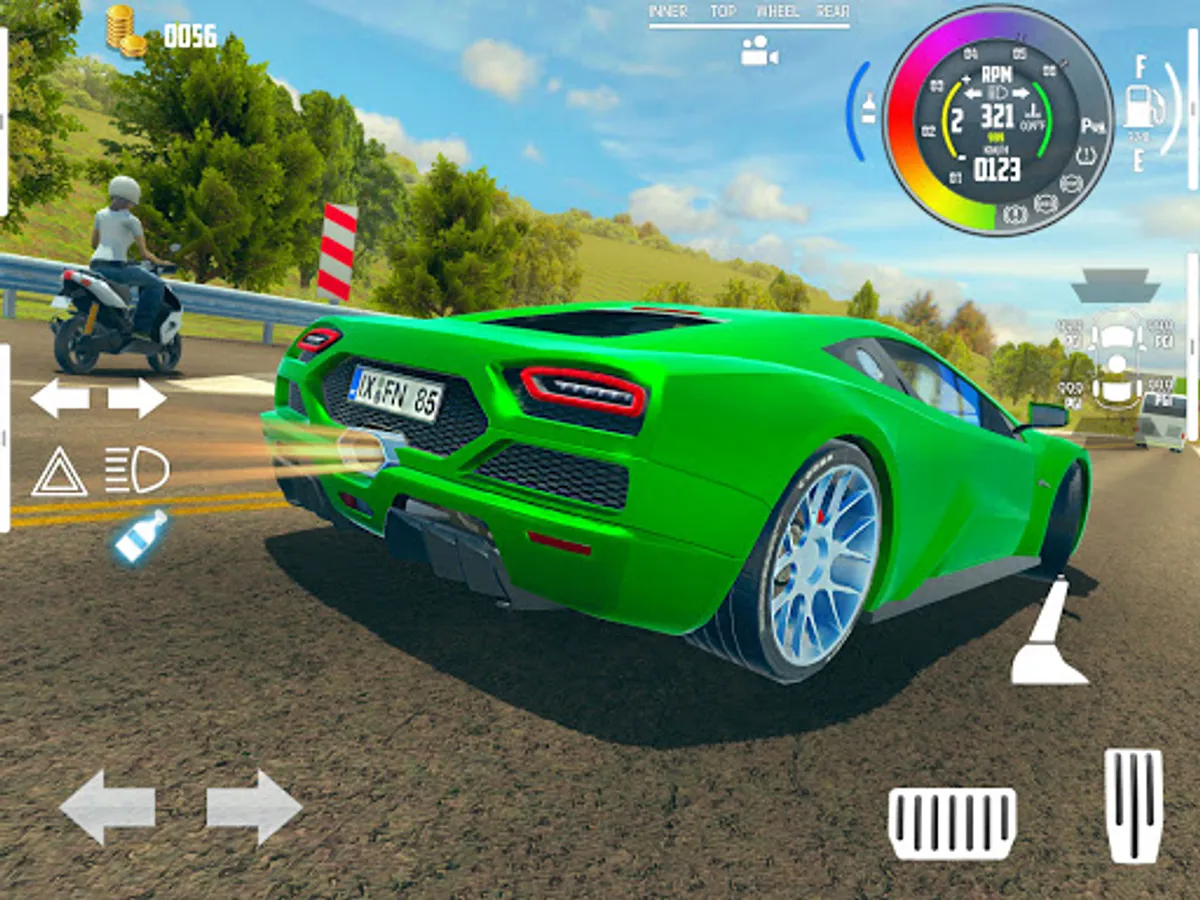This screenshot has width=1200, height=900.
Task: Steer right with the large grey arrow
Action: tap(254, 807)
